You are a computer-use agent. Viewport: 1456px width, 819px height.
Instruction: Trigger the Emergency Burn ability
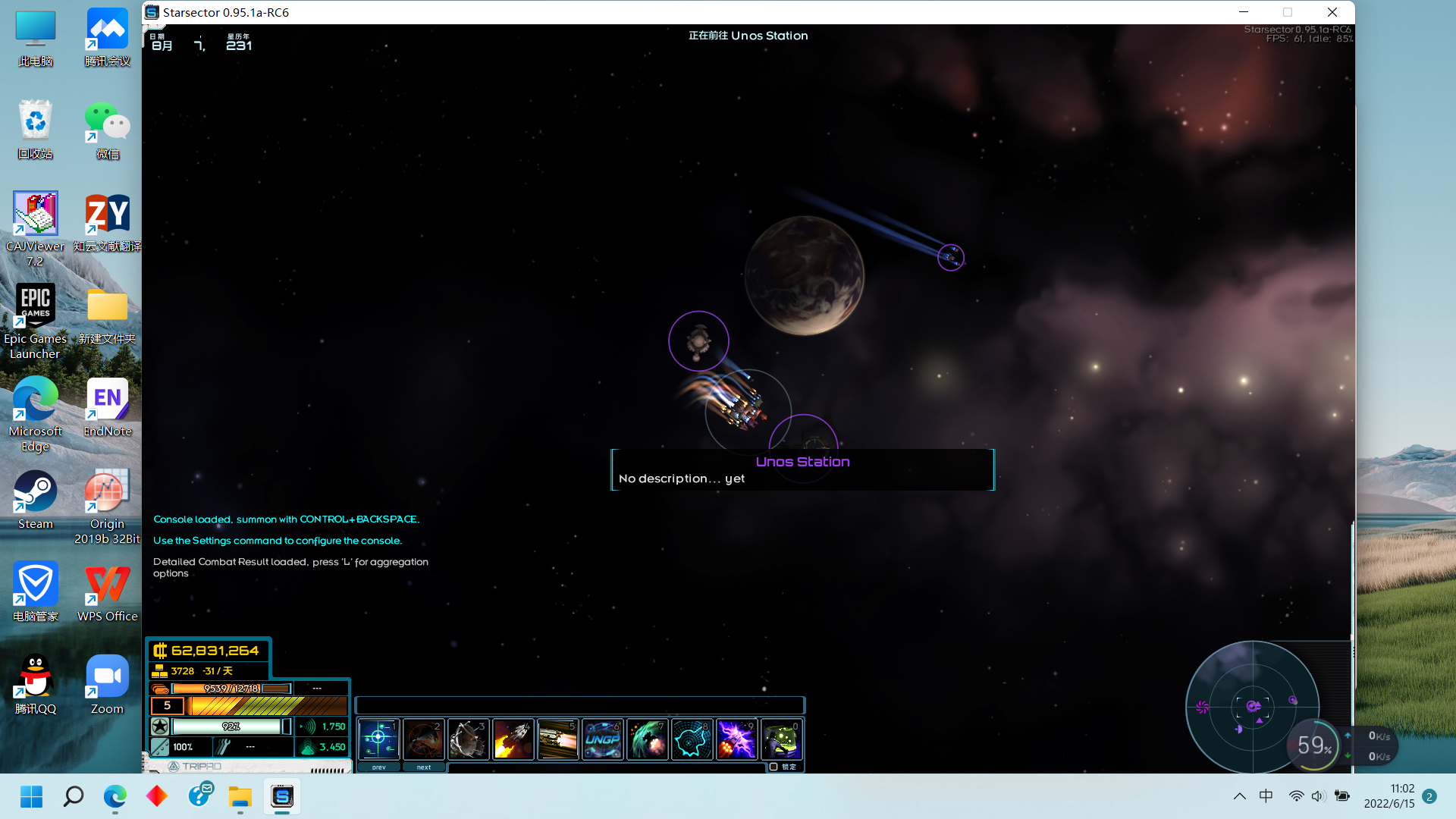point(513,739)
